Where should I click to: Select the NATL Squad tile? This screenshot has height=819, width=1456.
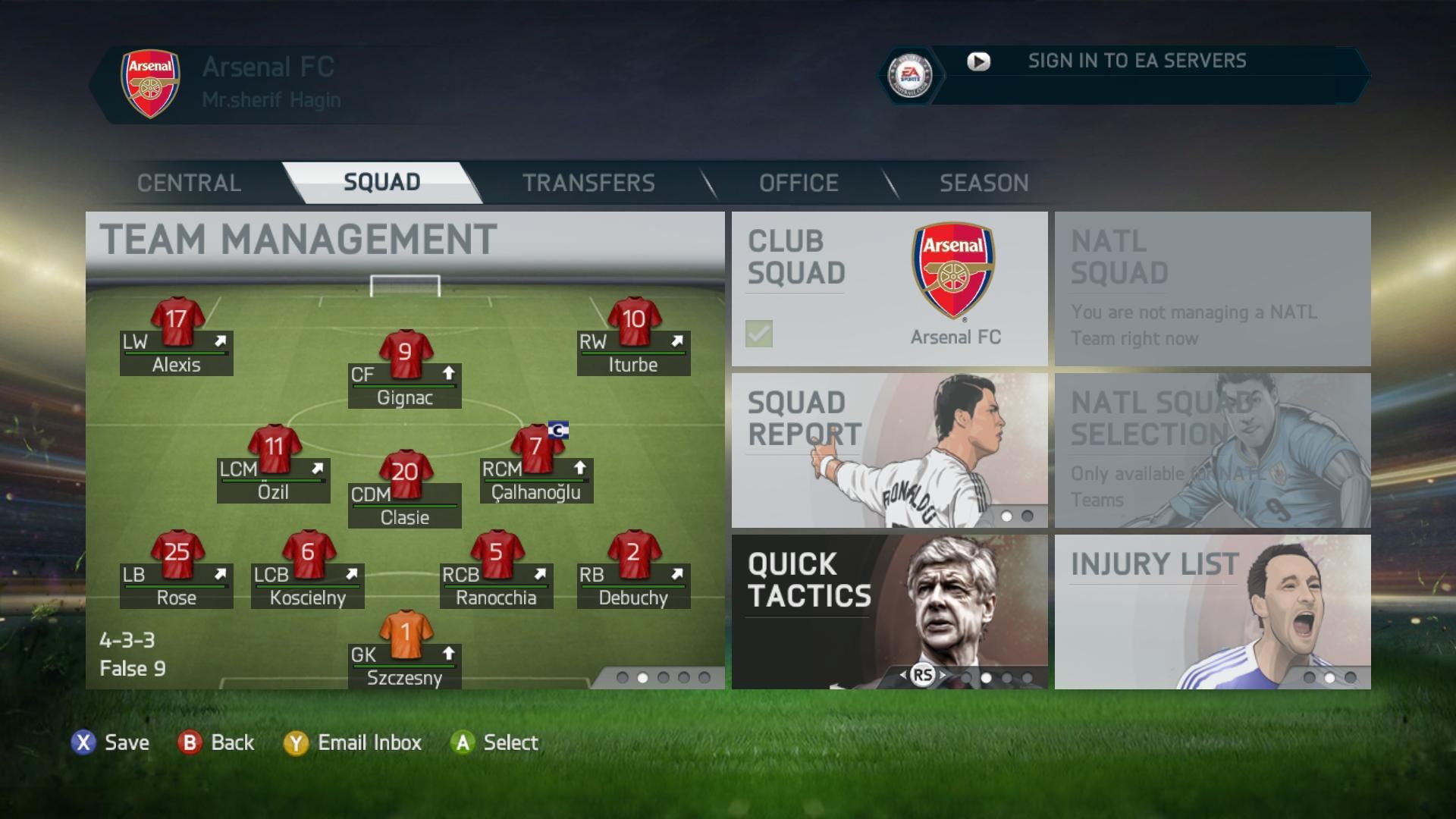(1212, 288)
